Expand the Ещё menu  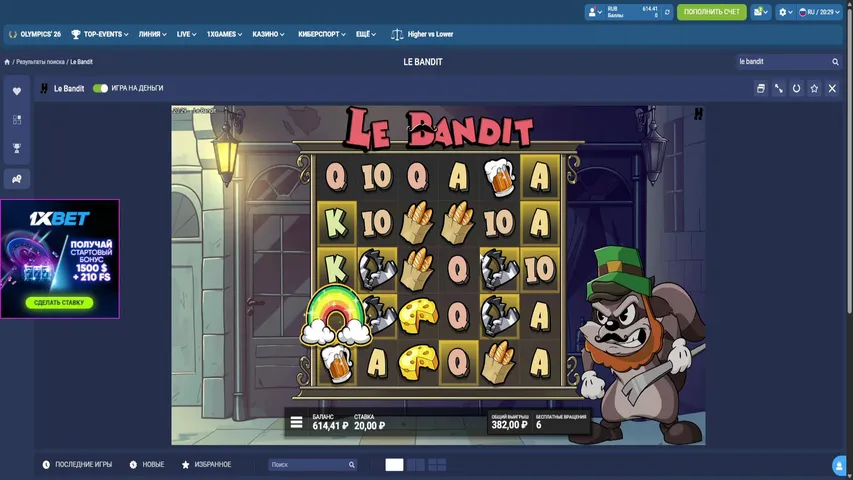[x=364, y=34]
